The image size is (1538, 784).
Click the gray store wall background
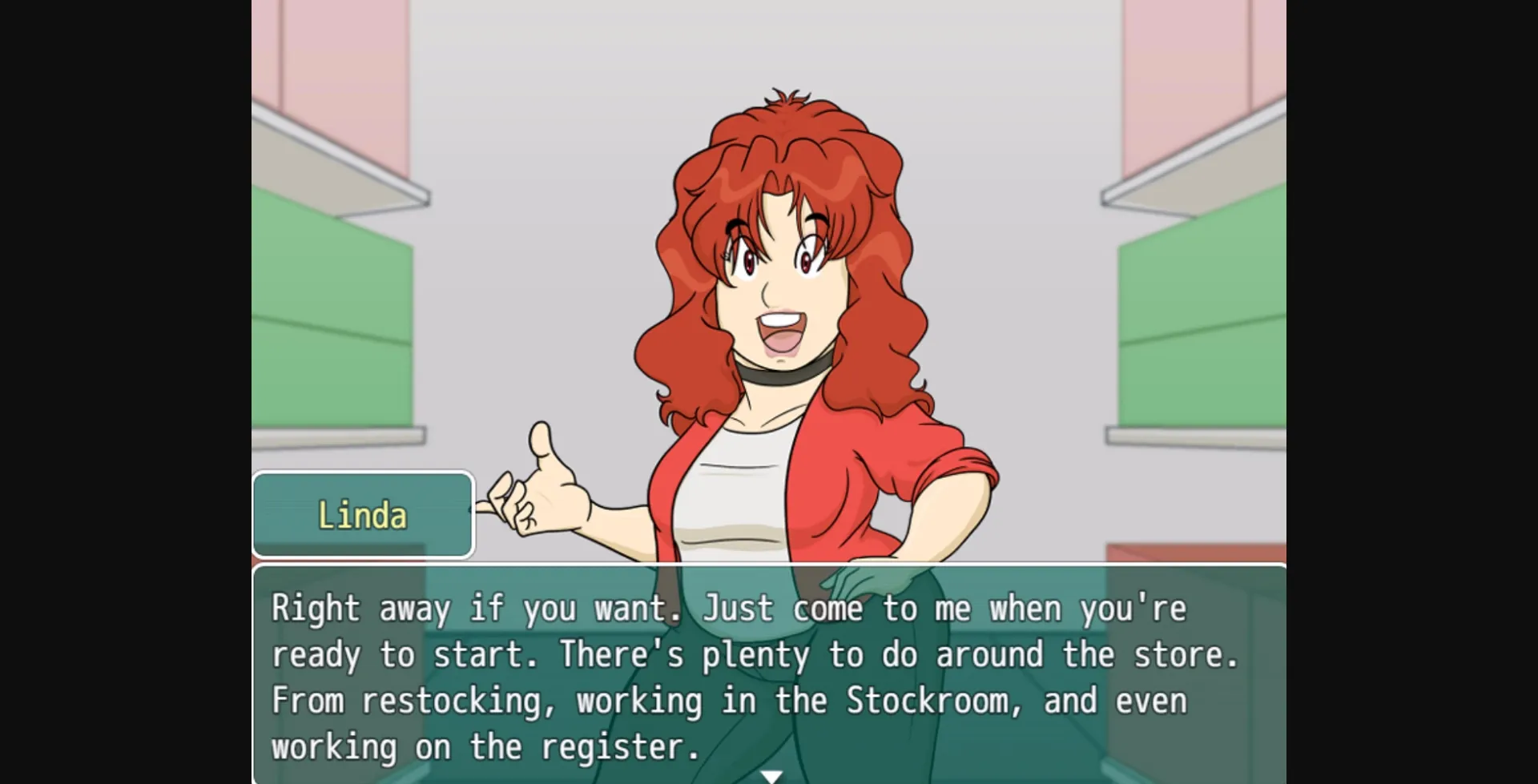(561, 120)
